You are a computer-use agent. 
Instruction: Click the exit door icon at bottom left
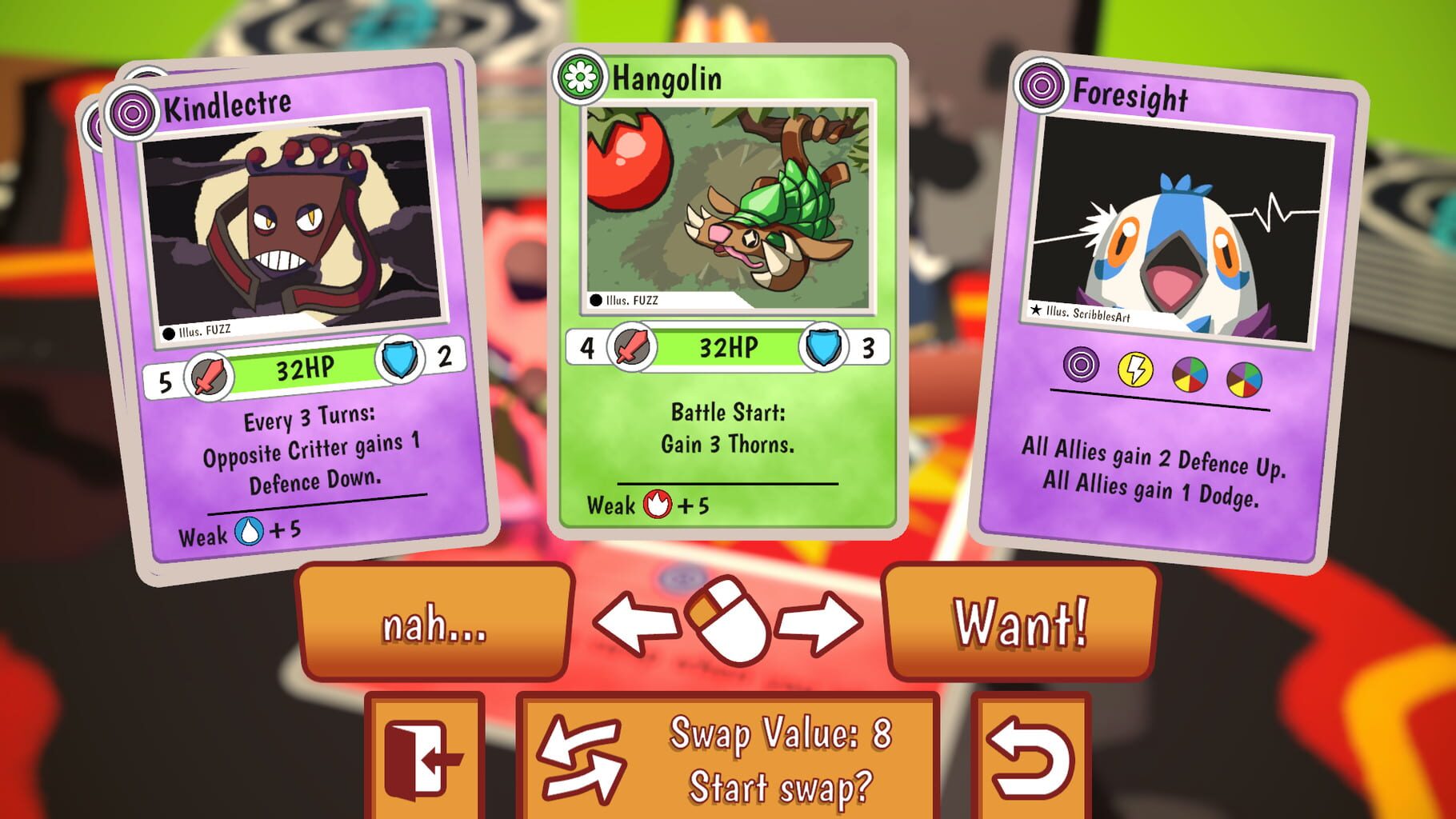425,761
